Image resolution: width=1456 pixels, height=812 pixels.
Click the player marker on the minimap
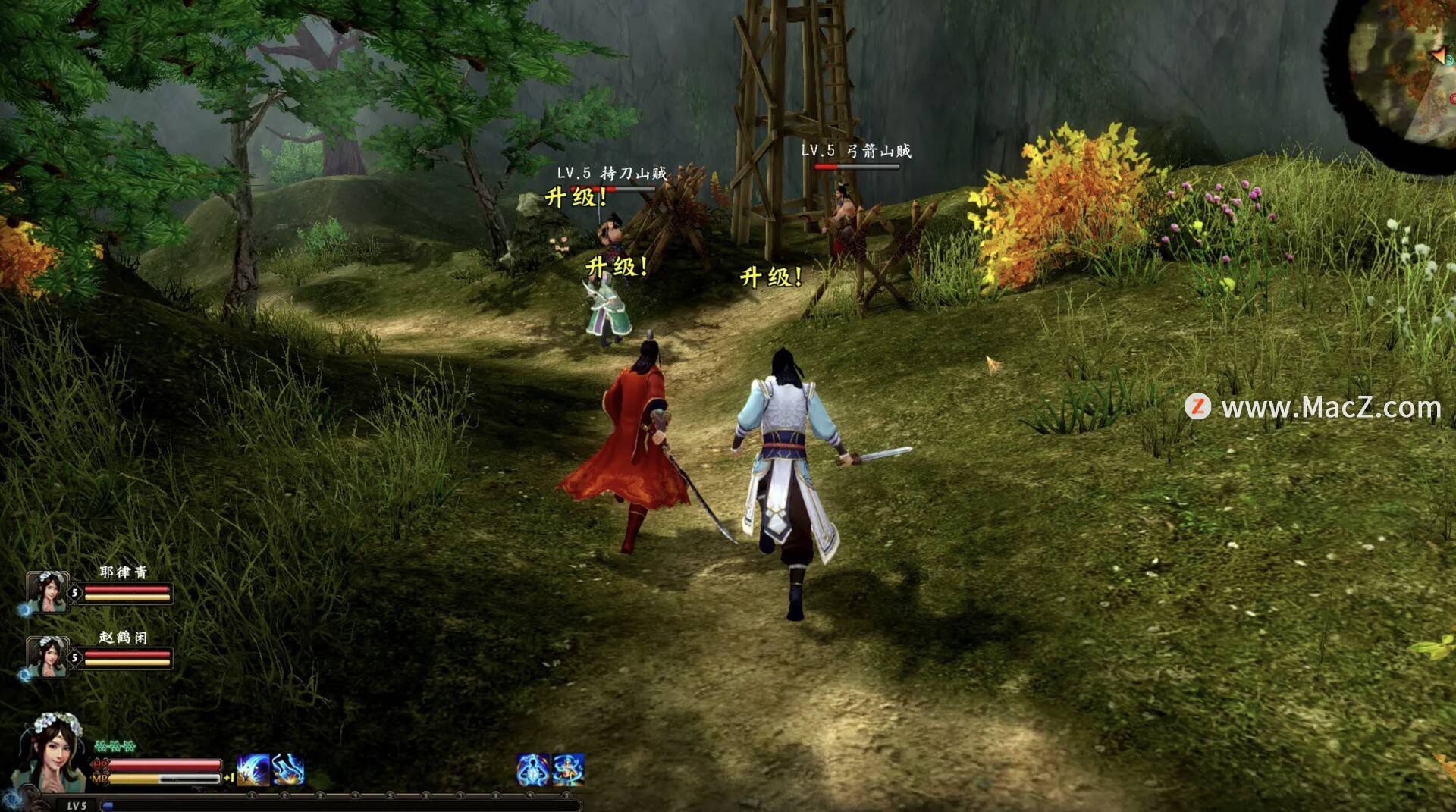pyautogui.click(x=1449, y=61)
